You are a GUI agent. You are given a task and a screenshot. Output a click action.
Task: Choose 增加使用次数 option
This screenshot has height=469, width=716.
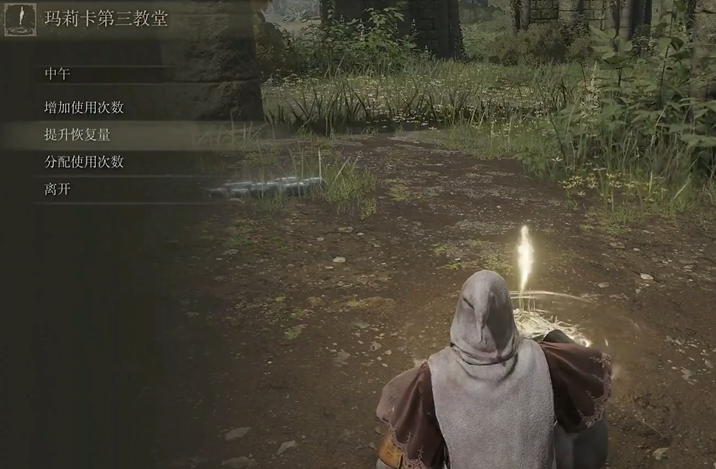(84, 108)
